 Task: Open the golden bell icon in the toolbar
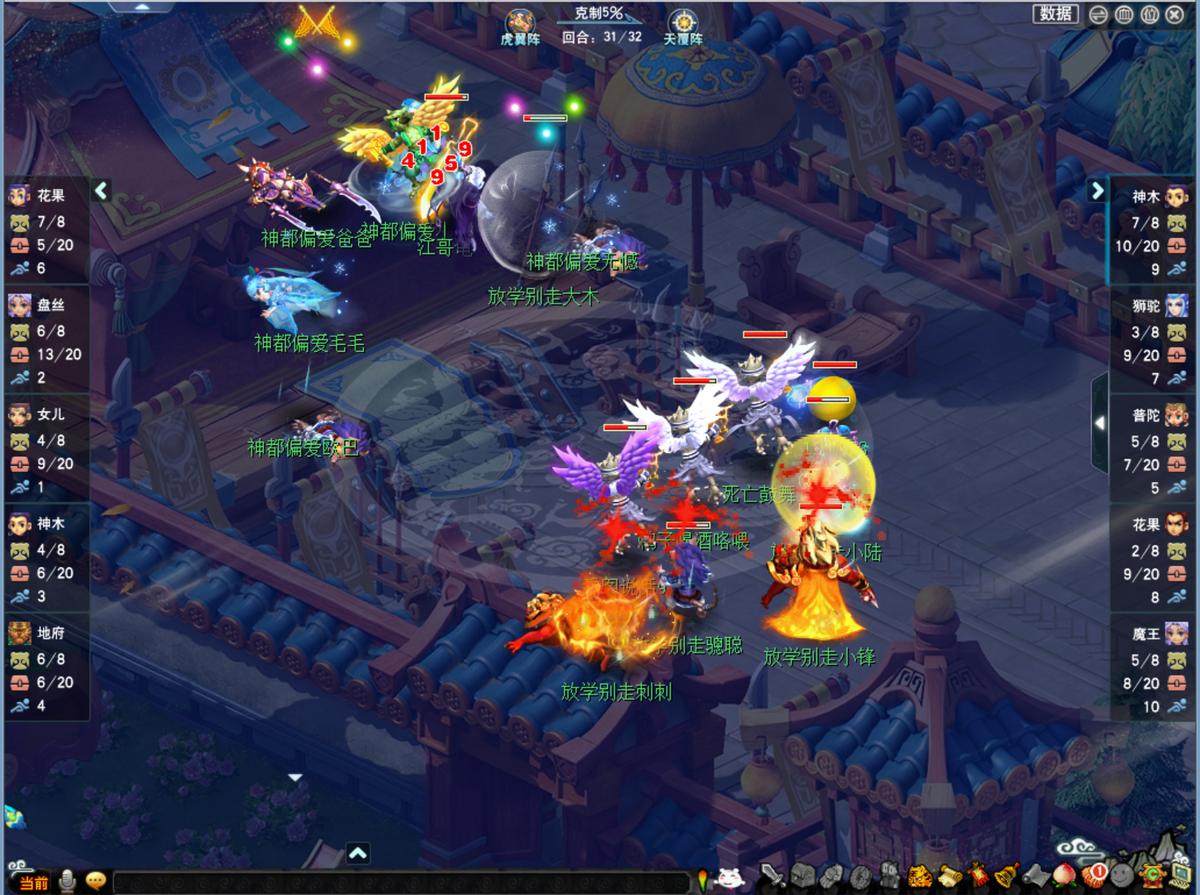coord(1006,875)
